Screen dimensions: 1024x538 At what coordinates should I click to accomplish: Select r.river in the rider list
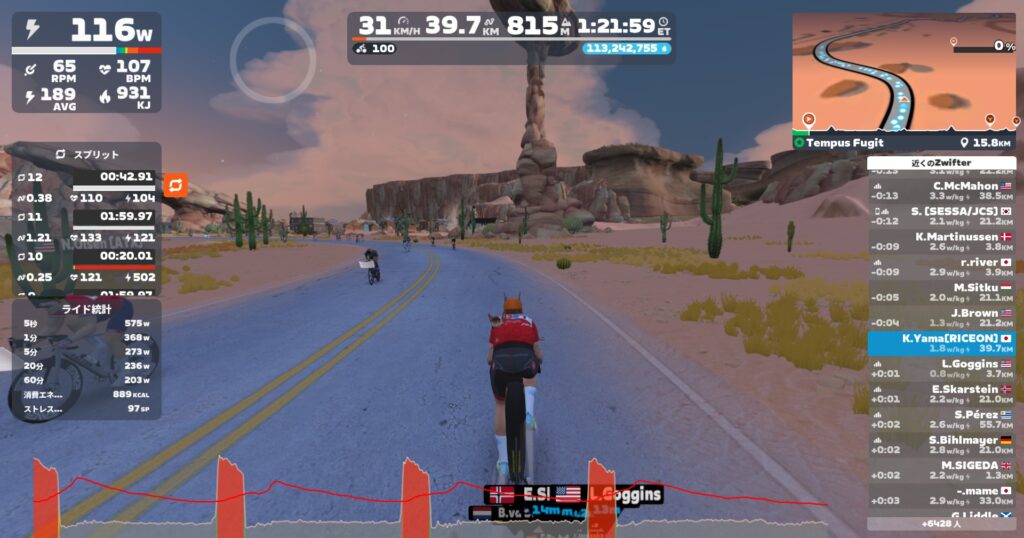tap(941, 267)
